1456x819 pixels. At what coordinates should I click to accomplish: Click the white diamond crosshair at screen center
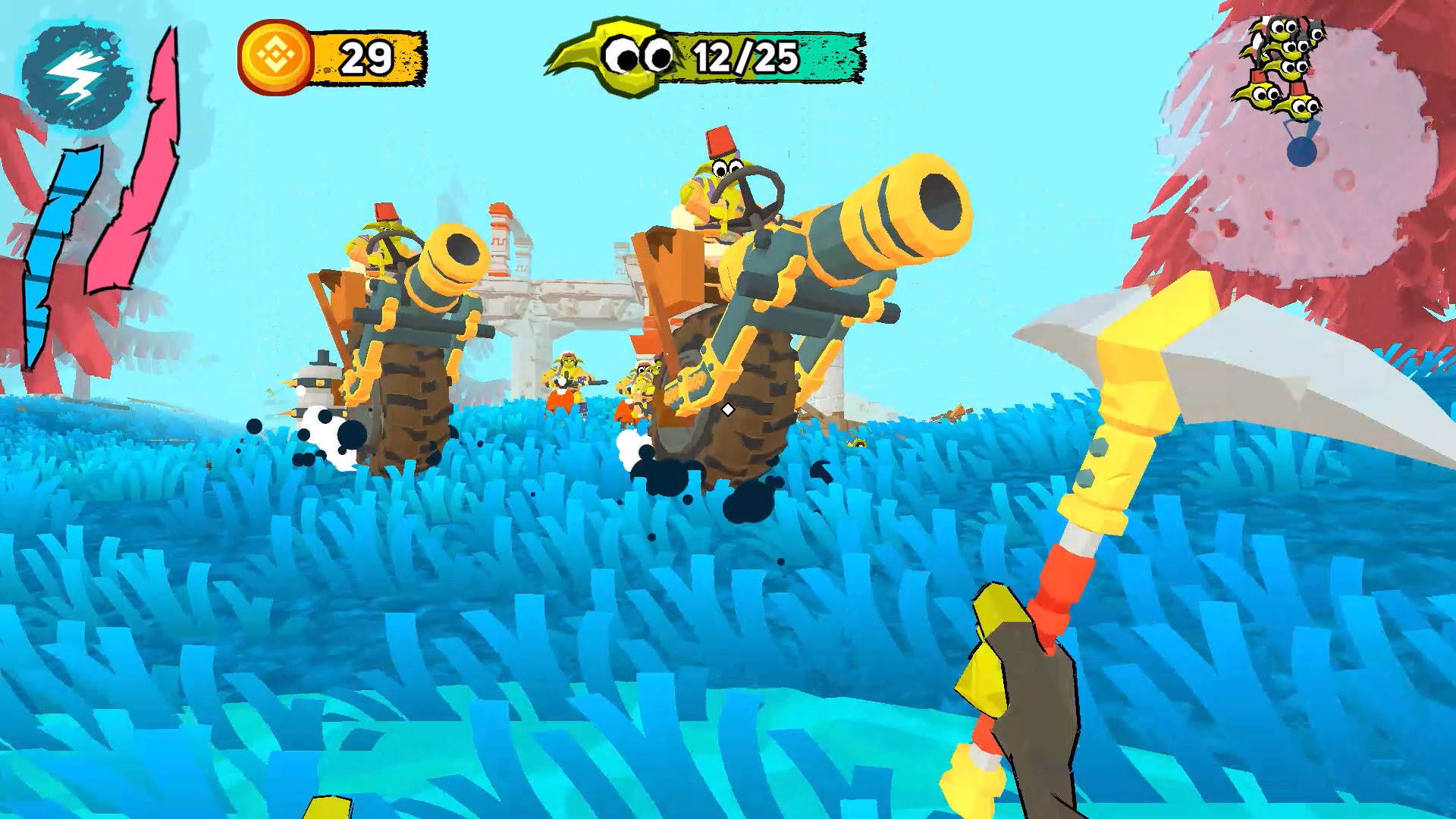coord(726,409)
